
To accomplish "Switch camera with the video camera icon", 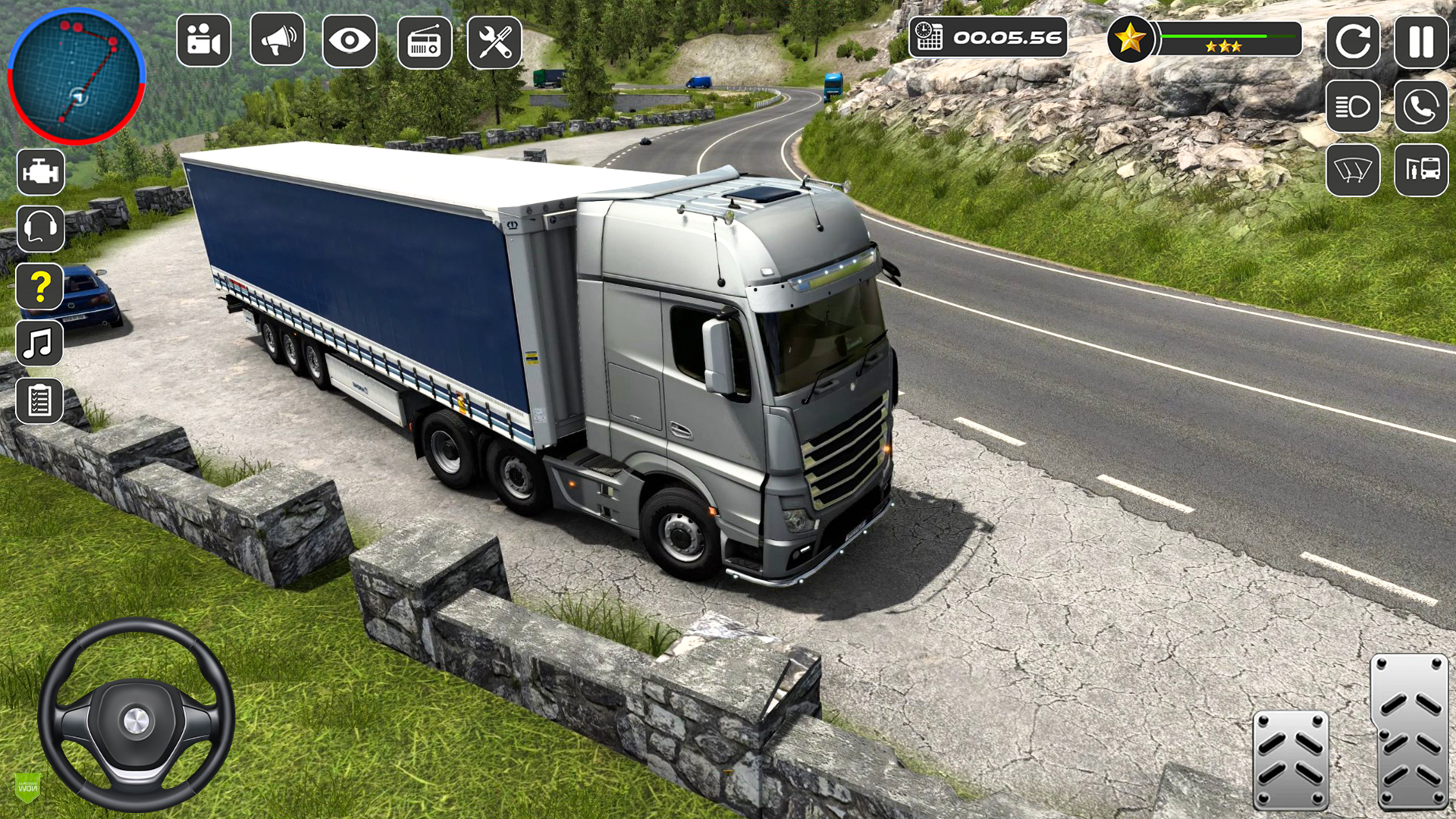I will 203,40.
